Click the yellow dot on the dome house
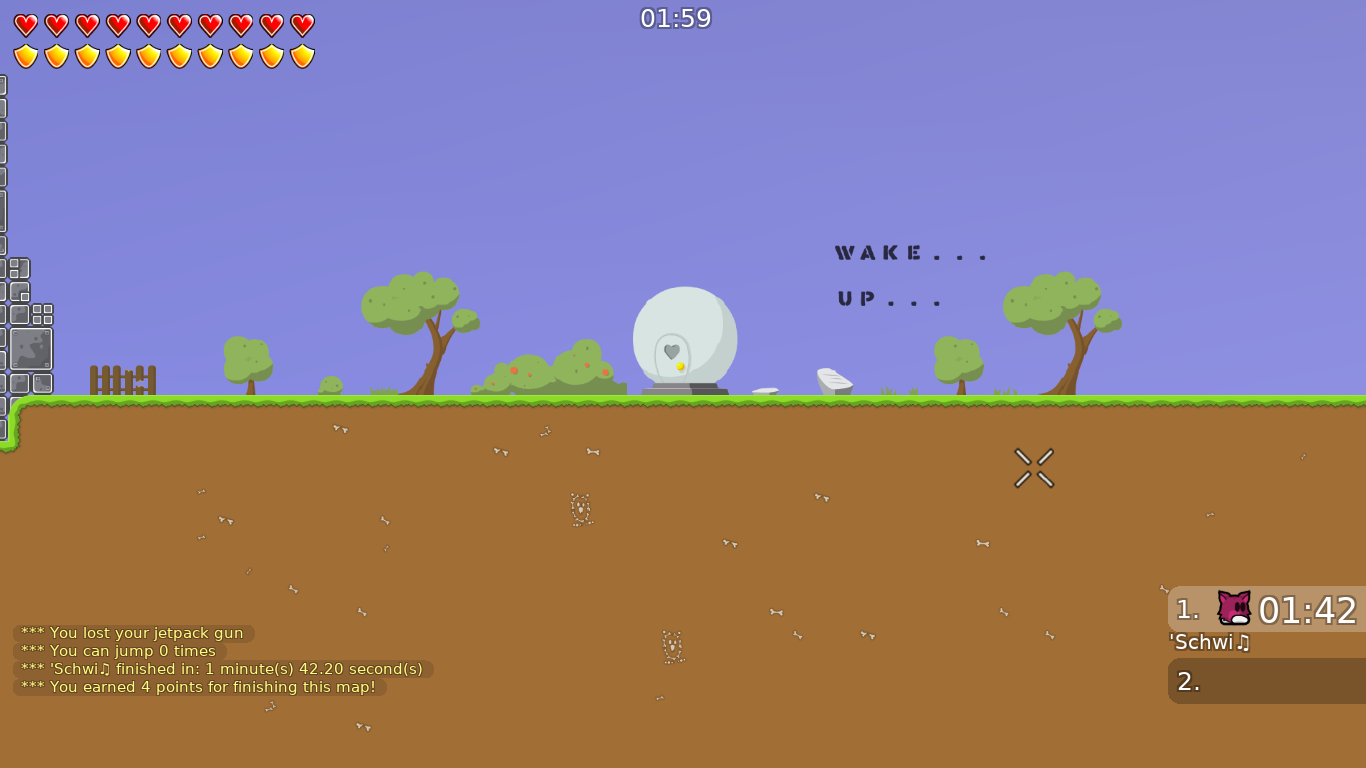The image size is (1366, 768). tap(682, 368)
